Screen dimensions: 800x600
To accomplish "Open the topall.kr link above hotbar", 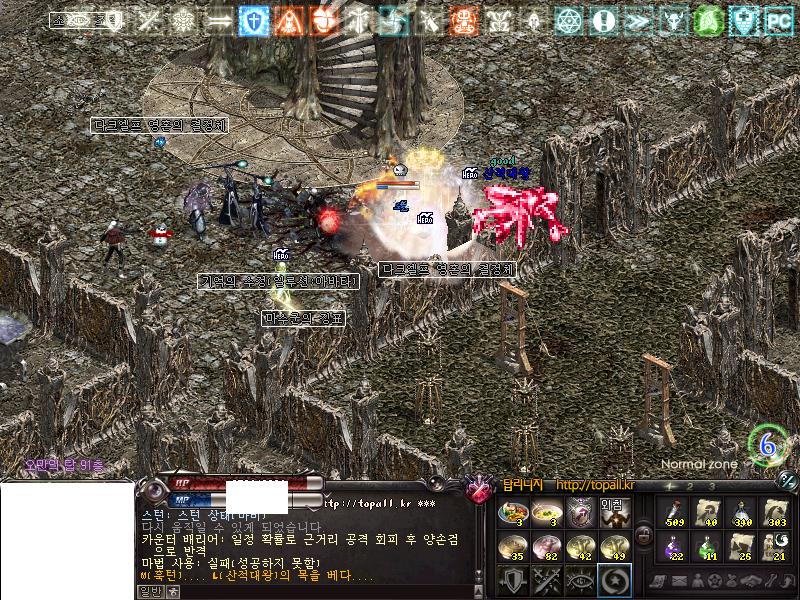I will pos(593,485).
